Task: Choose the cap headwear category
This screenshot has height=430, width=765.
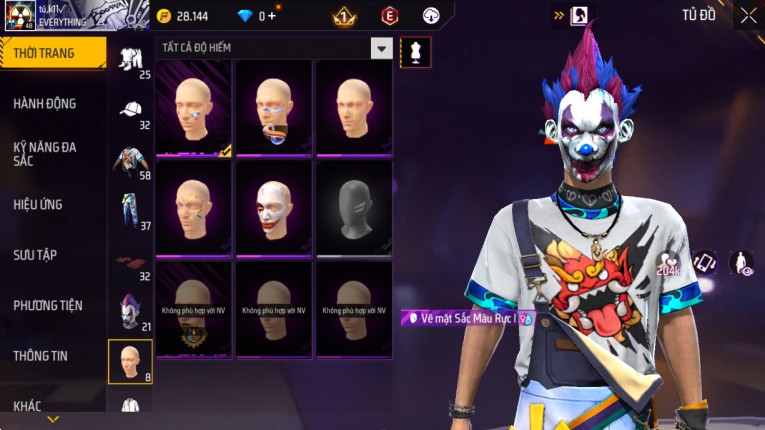Action: pyautogui.click(x=130, y=108)
